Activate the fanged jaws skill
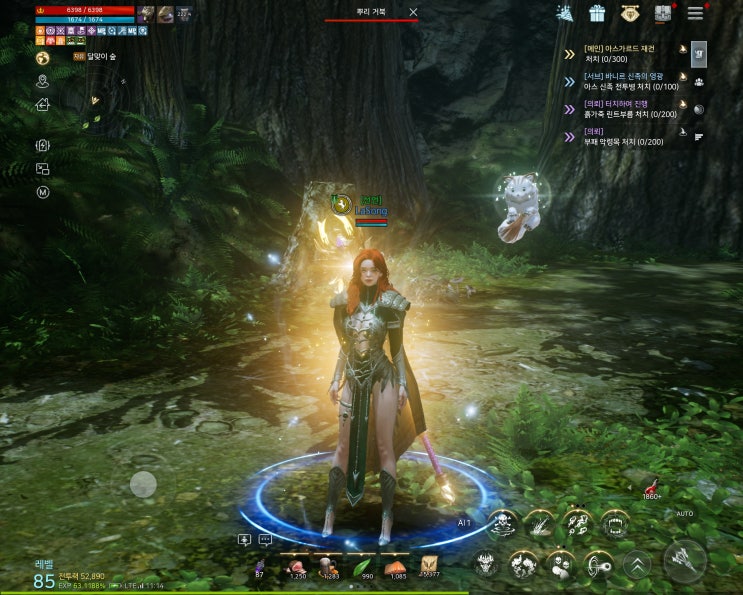The height and width of the screenshot is (595, 743). coord(613,522)
